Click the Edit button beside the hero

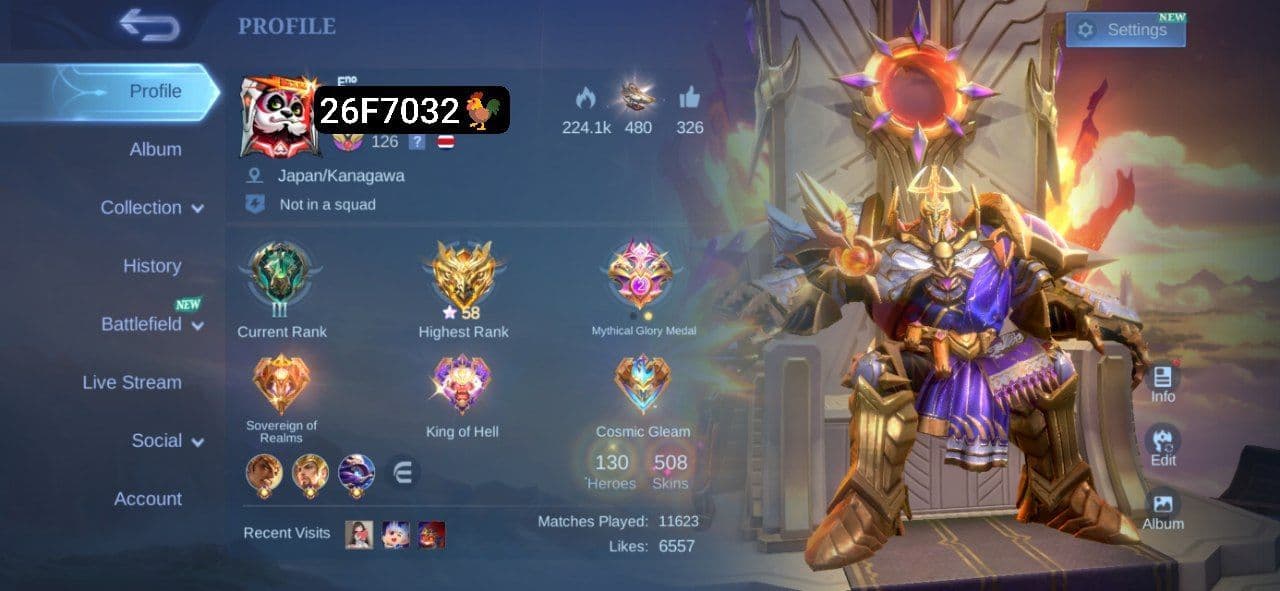pos(1163,444)
